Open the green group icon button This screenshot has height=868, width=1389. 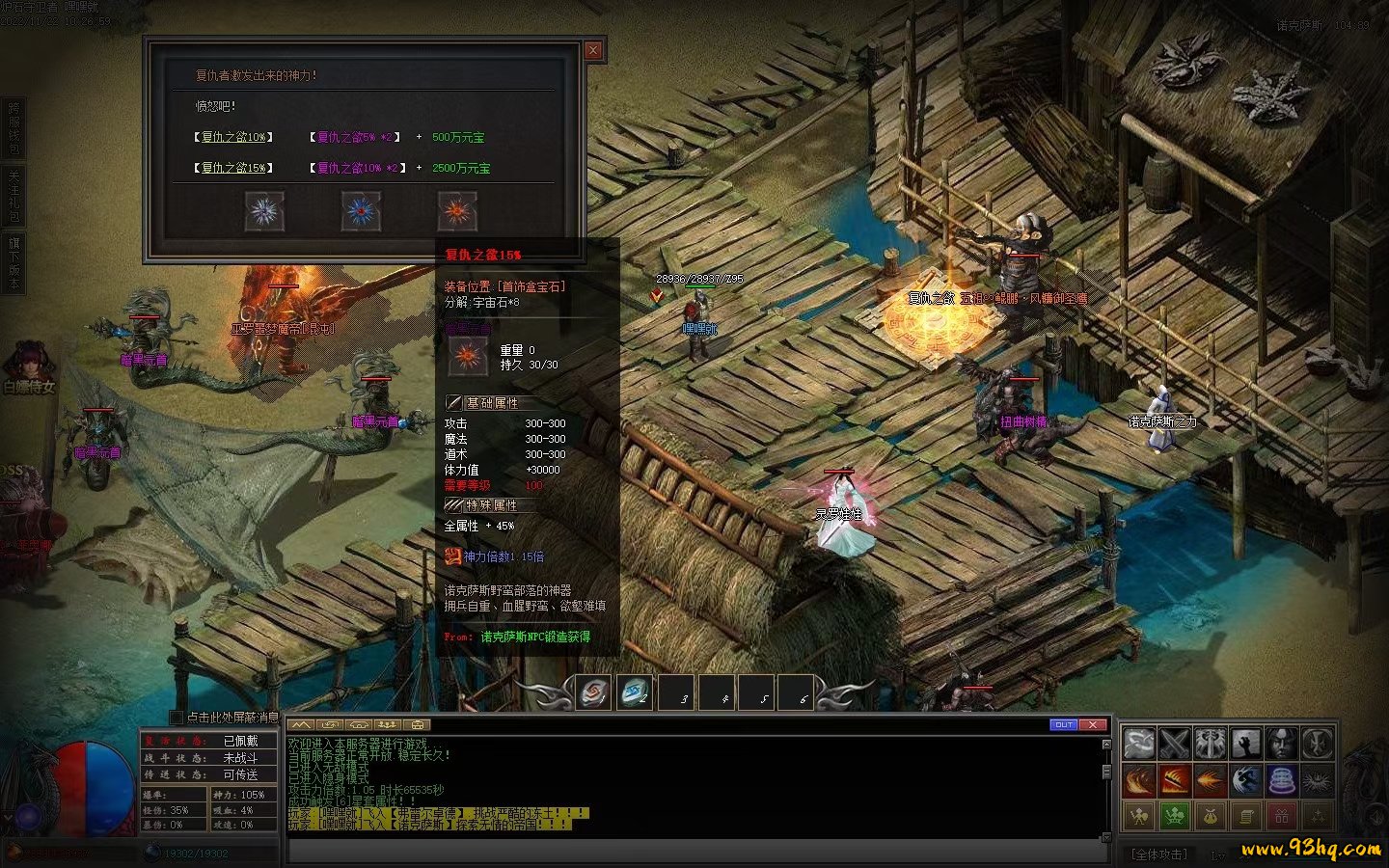(x=1174, y=816)
